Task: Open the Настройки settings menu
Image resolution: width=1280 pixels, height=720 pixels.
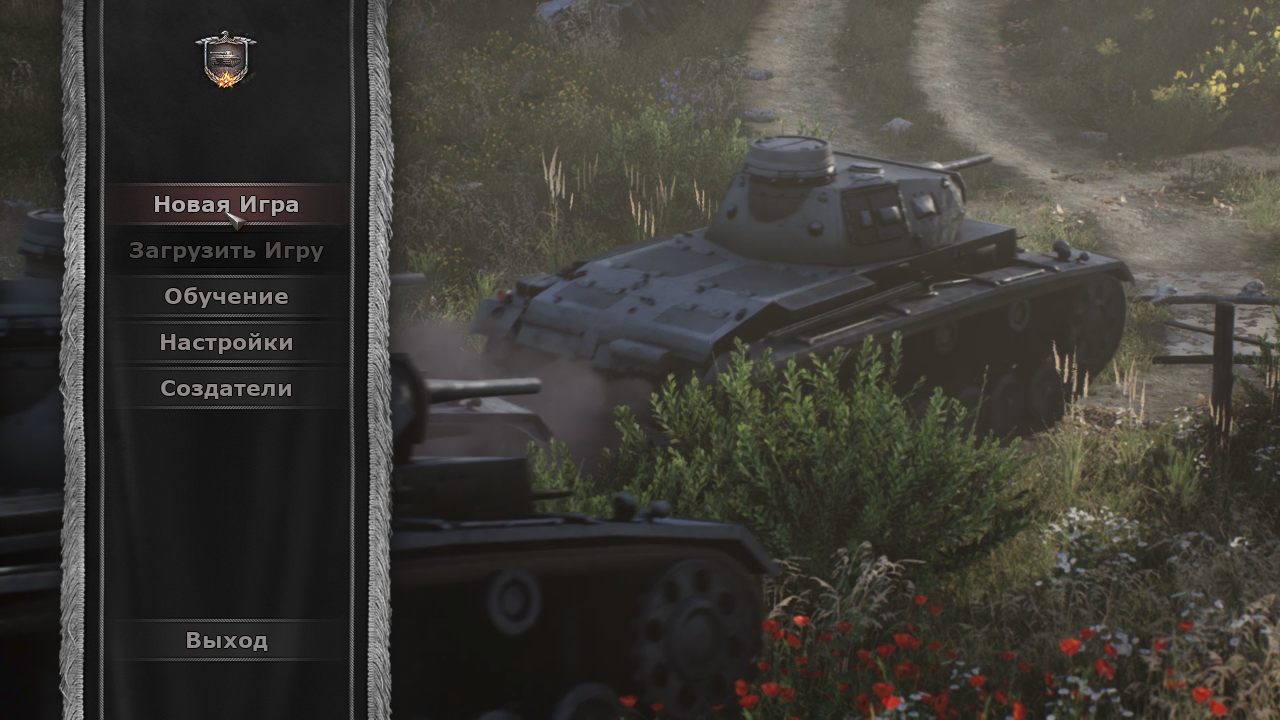Action: 226,342
